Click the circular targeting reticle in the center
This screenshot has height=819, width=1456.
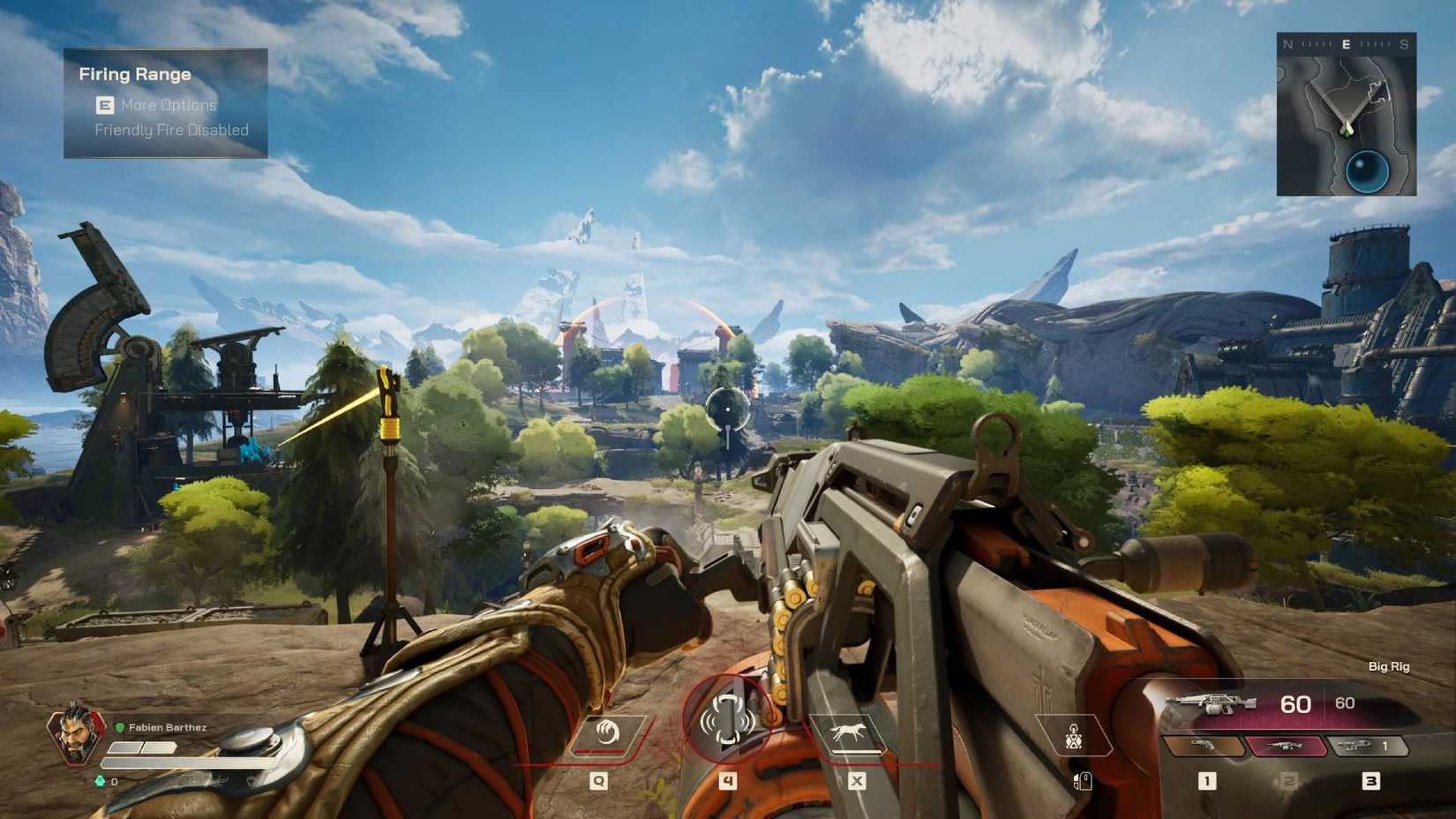click(726, 411)
